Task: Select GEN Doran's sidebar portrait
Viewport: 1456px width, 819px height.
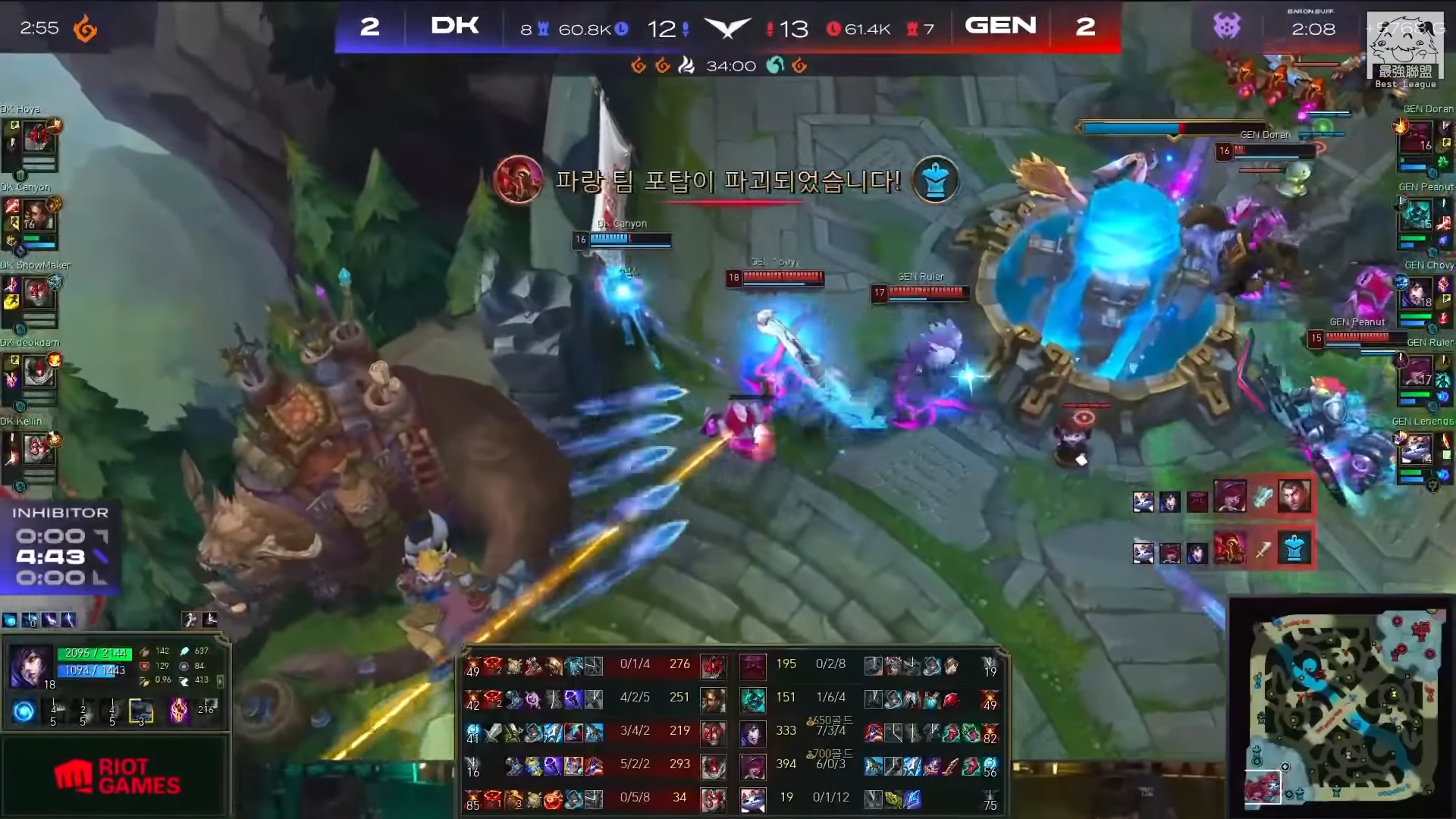Action: tap(1417, 138)
